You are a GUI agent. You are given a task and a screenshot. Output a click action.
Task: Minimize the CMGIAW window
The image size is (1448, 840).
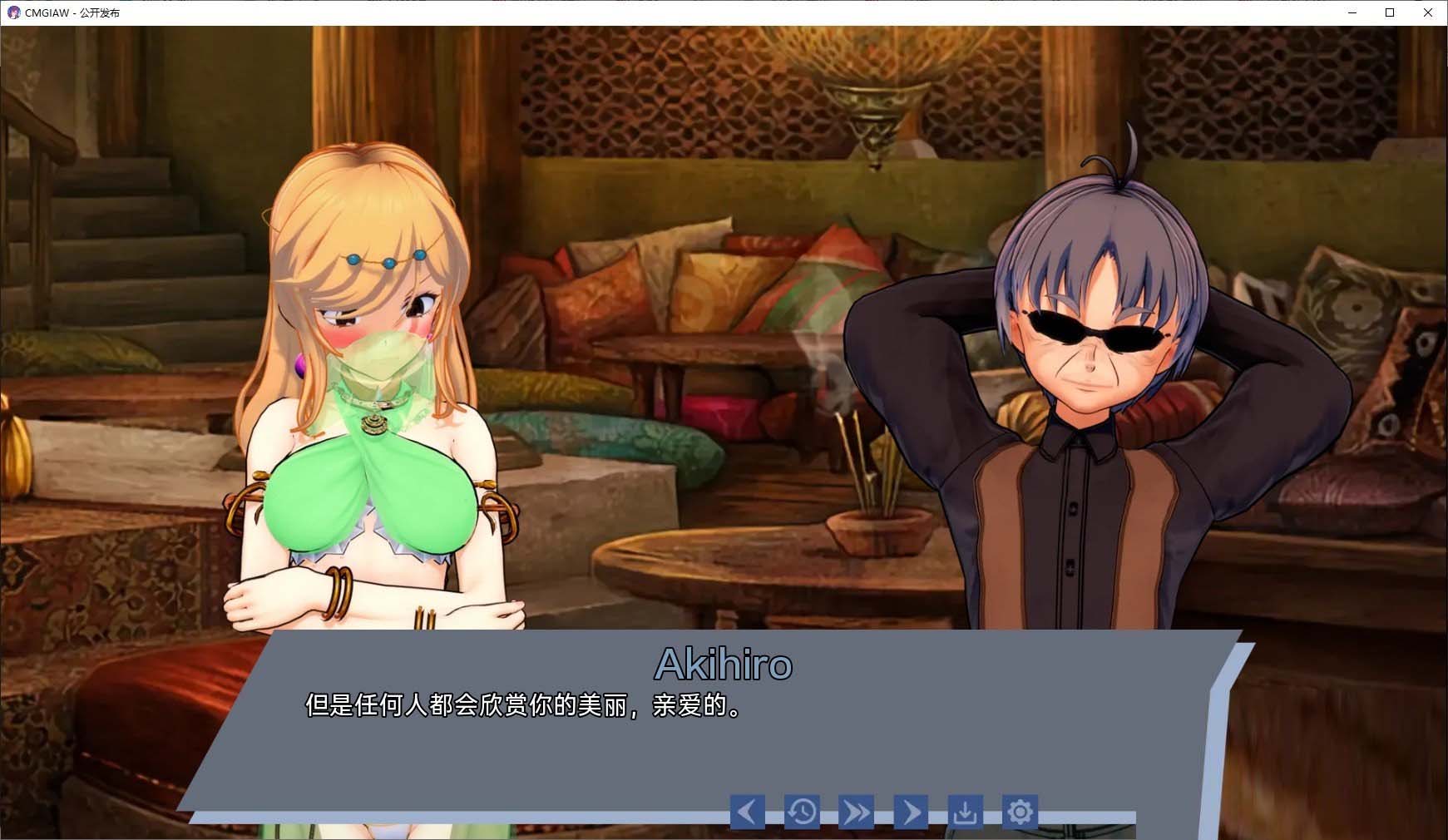1352,12
